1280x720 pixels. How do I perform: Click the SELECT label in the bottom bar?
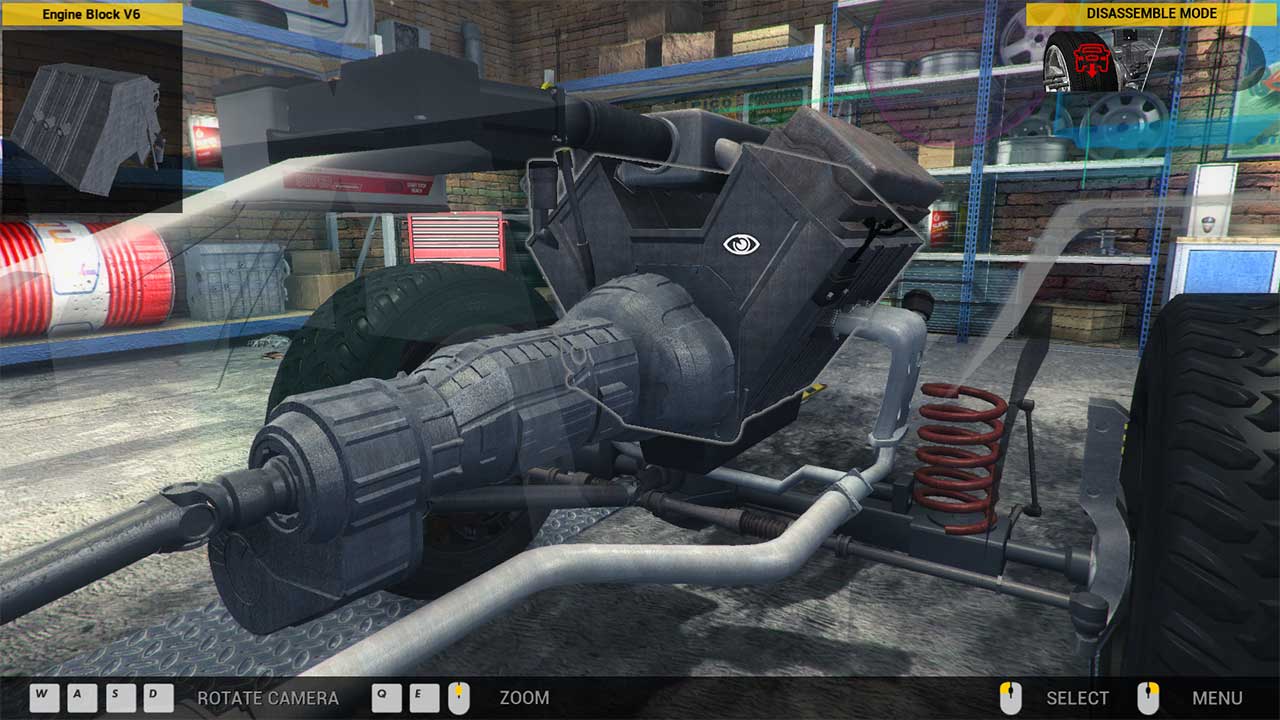1075,699
